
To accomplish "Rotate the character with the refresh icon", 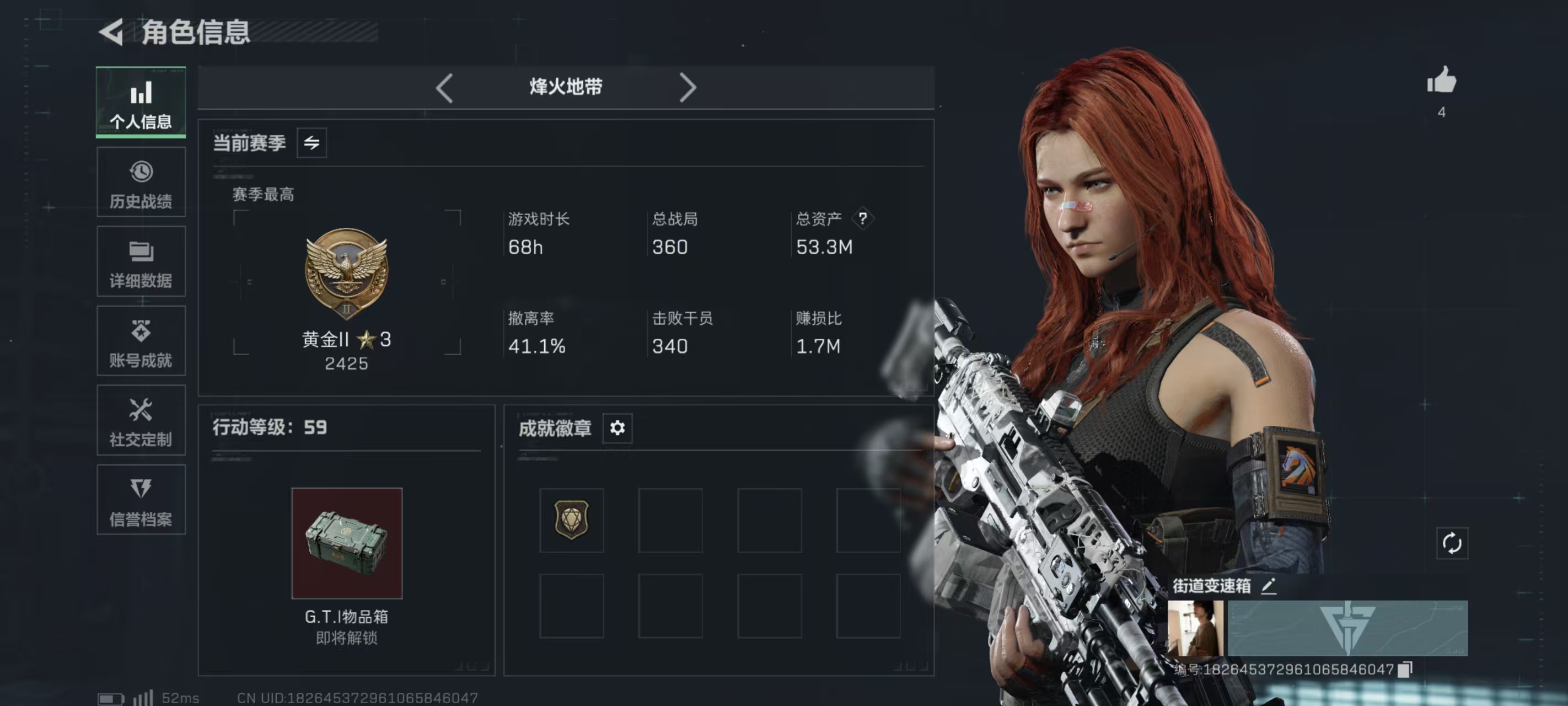I will click(x=1452, y=543).
